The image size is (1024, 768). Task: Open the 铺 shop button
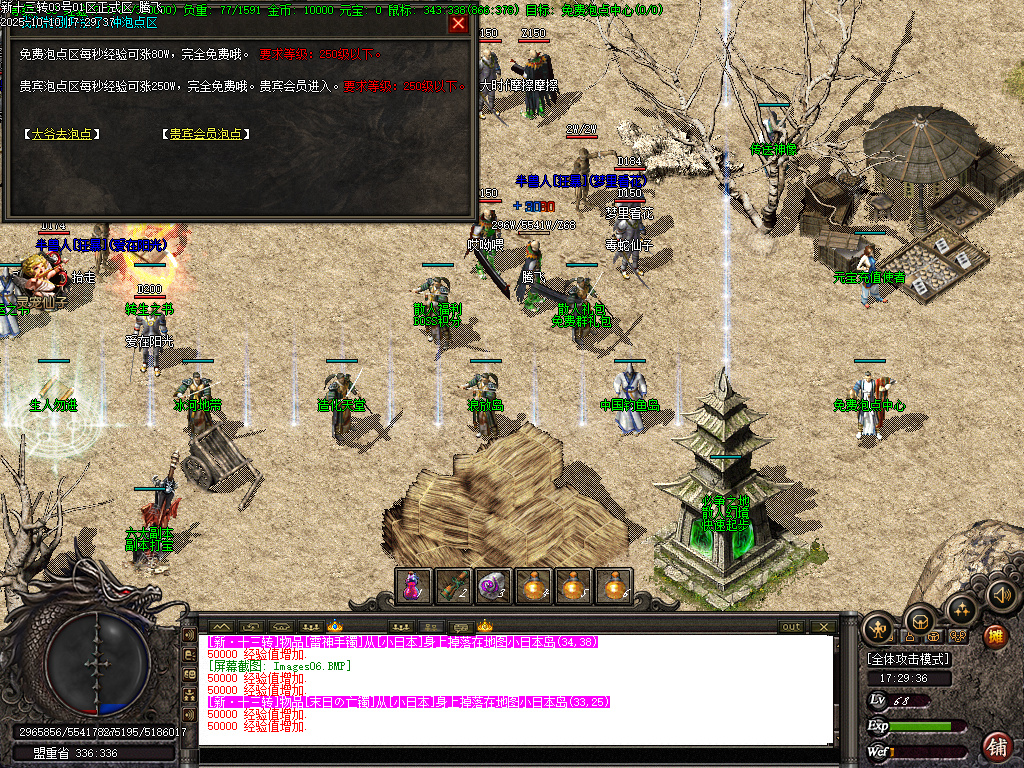coord(997,745)
